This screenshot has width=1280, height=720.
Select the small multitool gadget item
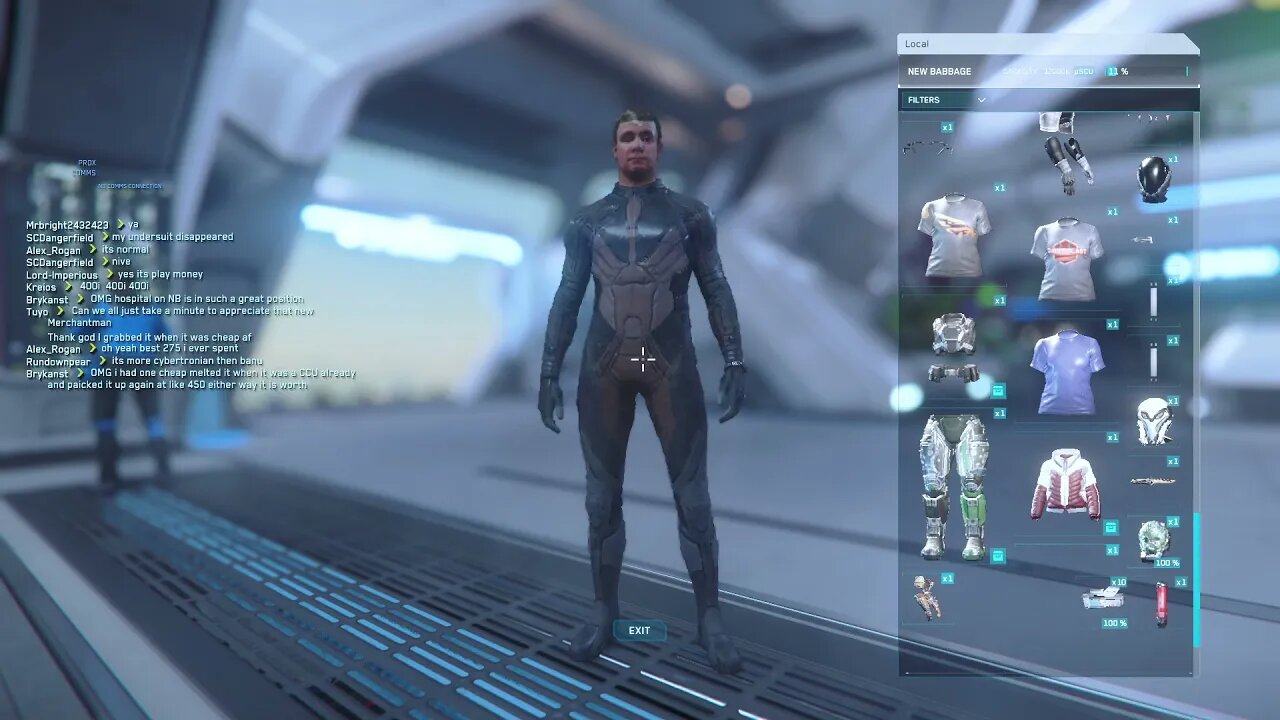pos(926,598)
